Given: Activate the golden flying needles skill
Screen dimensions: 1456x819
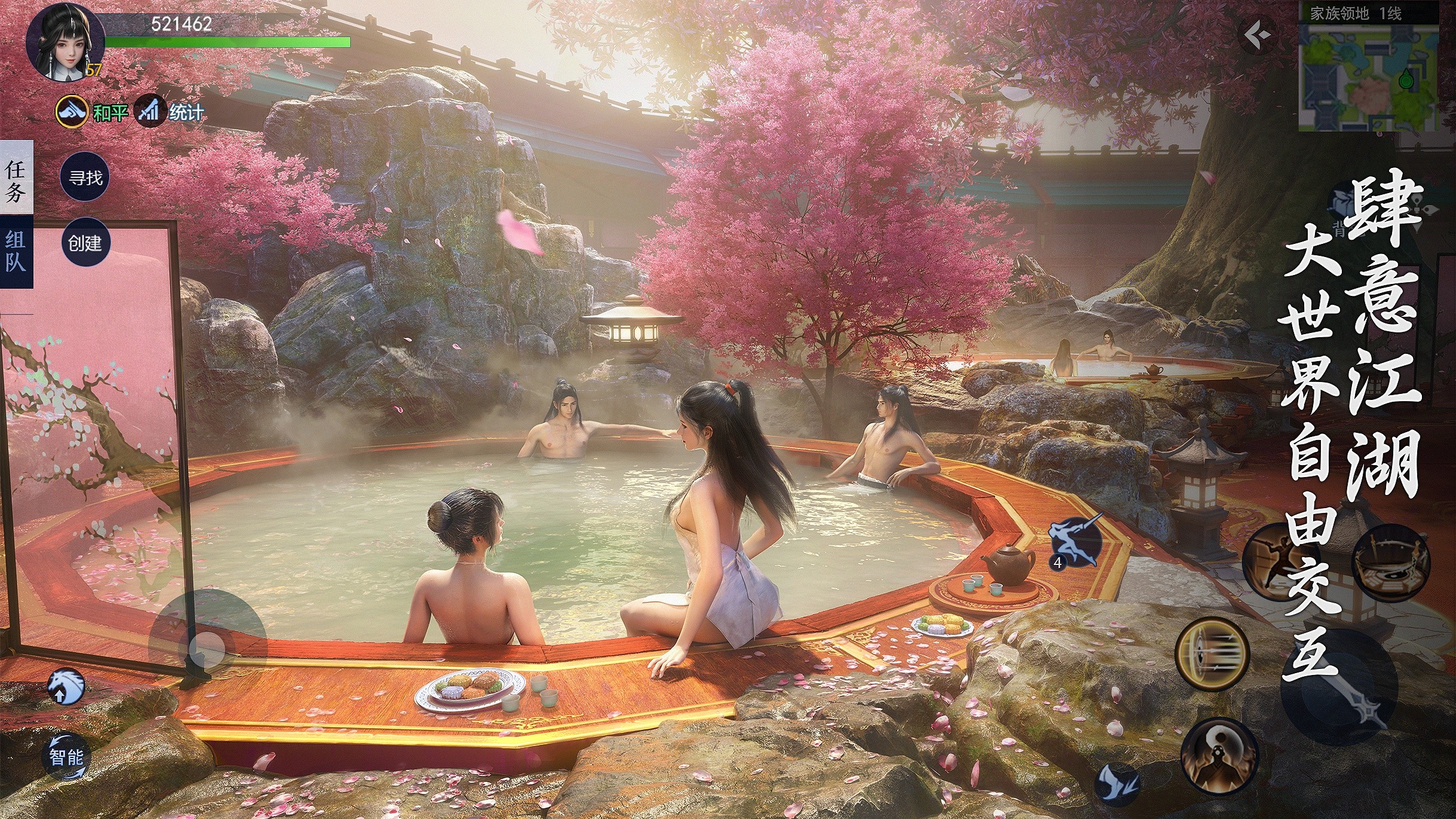Looking at the screenshot, I should tap(1212, 654).
